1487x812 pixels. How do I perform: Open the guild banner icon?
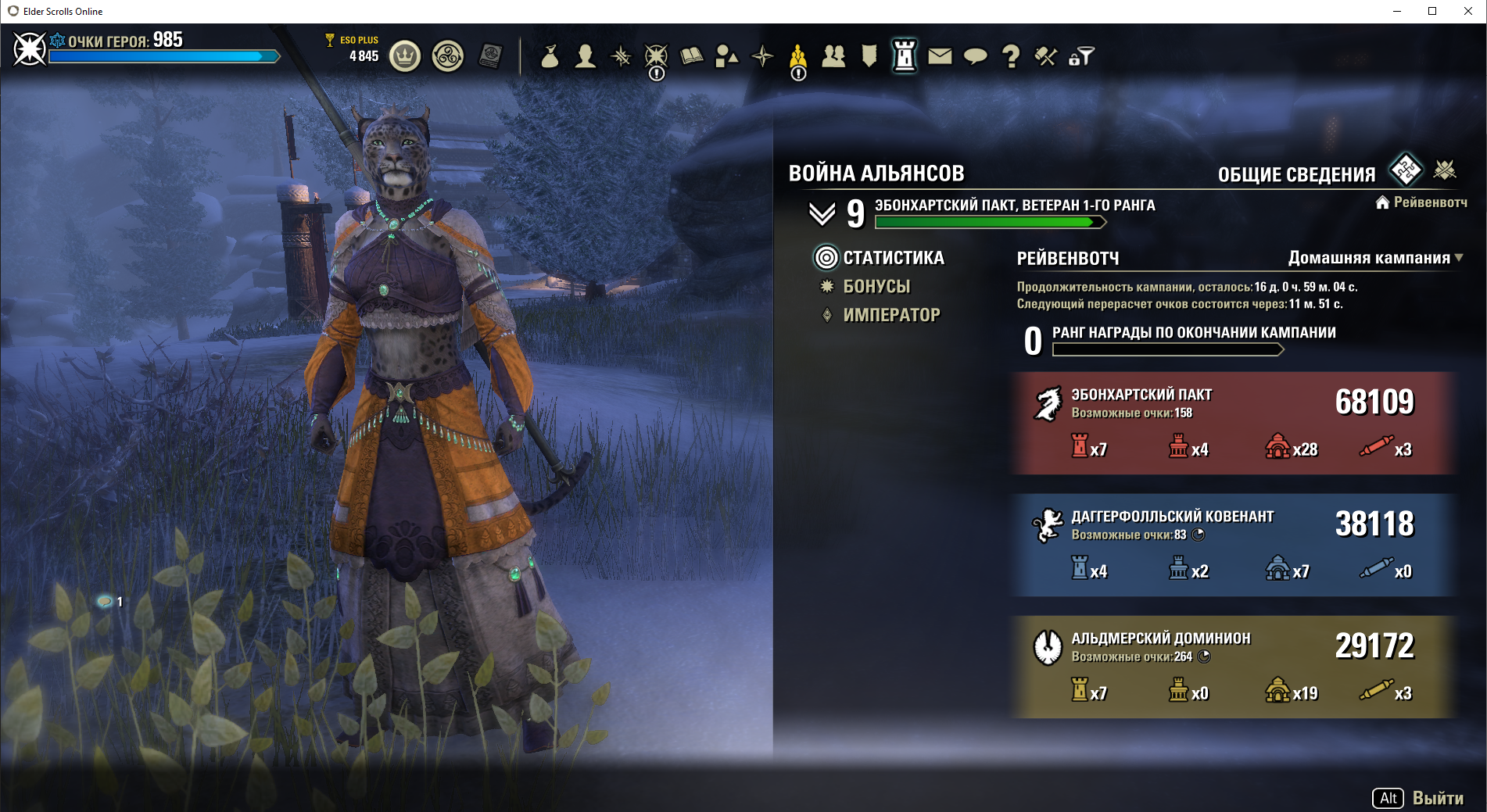(869, 56)
